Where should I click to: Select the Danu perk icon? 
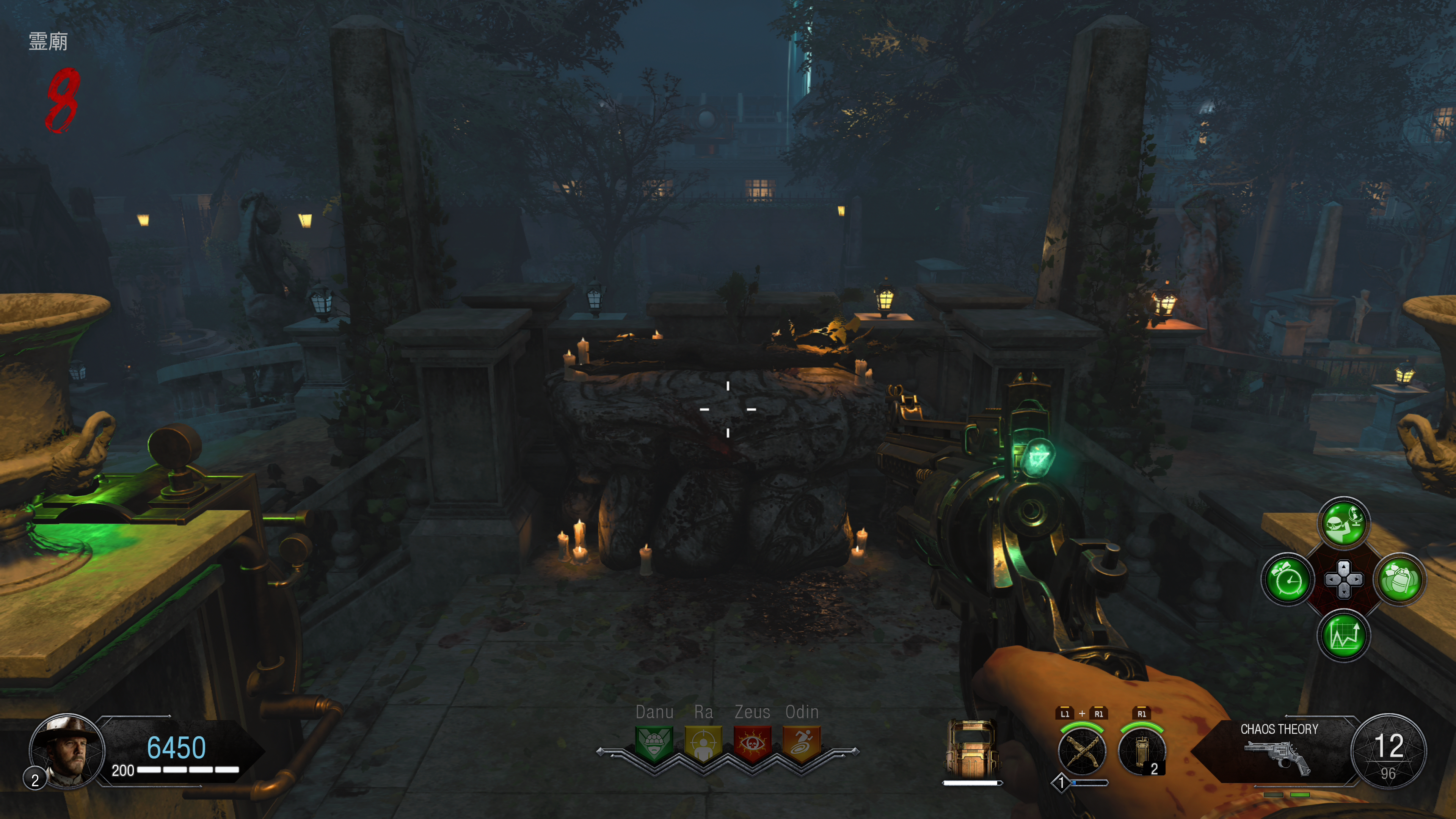click(x=654, y=744)
